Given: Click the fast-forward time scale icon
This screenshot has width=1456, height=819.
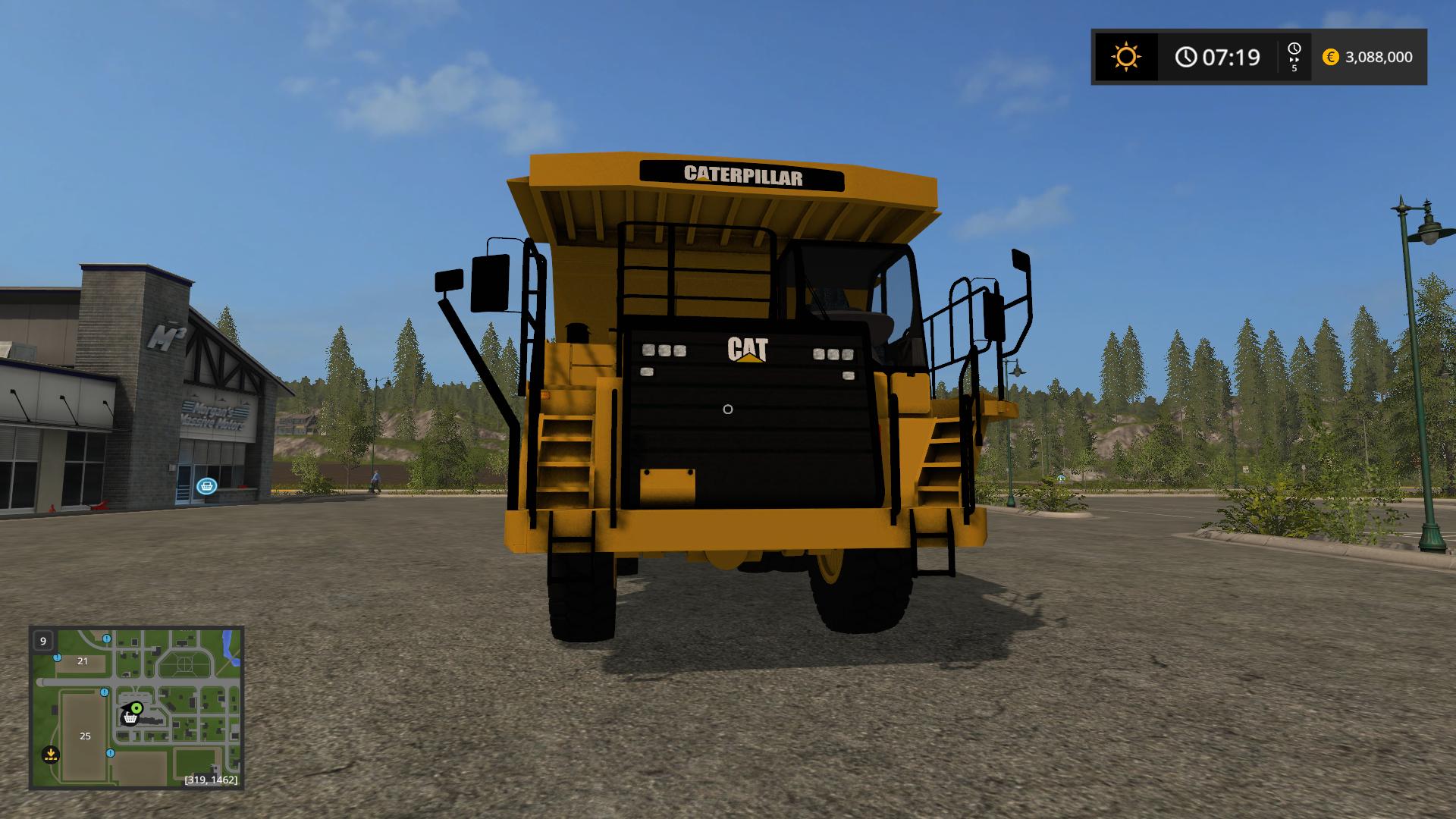Looking at the screenshot, I should coord(1294,60).
